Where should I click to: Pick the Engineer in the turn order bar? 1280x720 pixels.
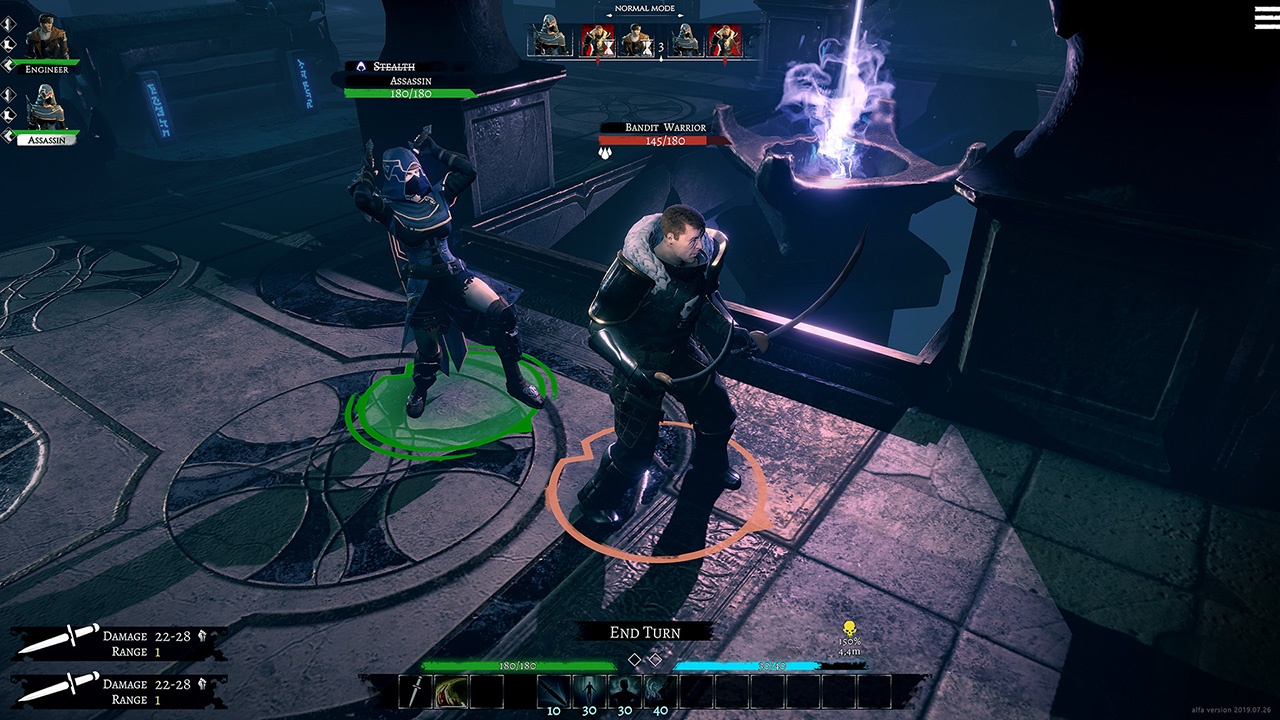[x=634, y=40]
